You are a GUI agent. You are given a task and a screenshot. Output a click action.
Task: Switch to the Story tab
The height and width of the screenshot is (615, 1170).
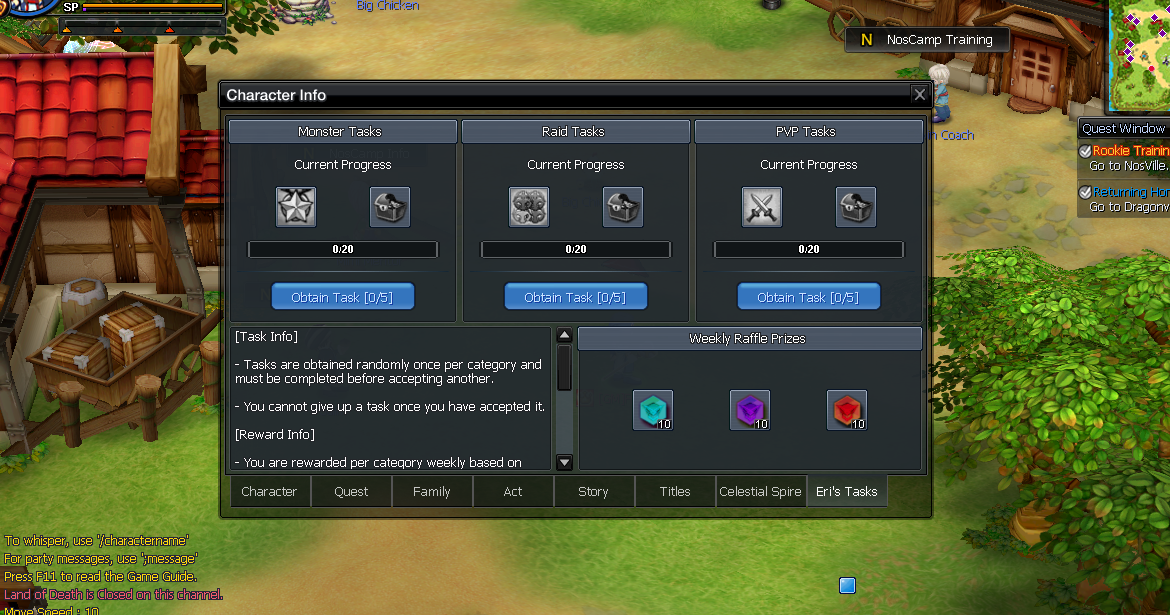coord(593,491)
